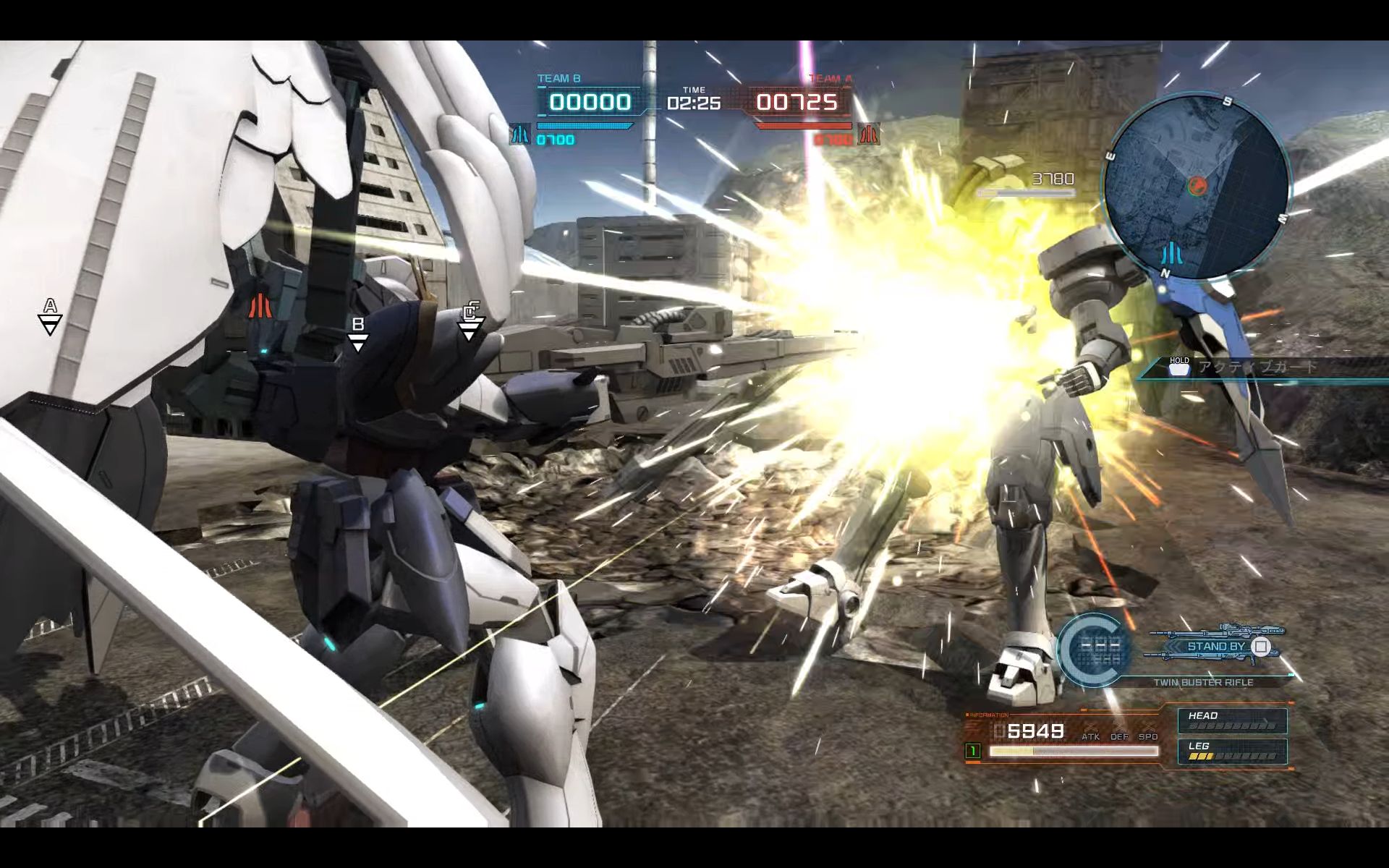Choose relay point marker B
The image size is (1389, 868).
coord(358,334)
